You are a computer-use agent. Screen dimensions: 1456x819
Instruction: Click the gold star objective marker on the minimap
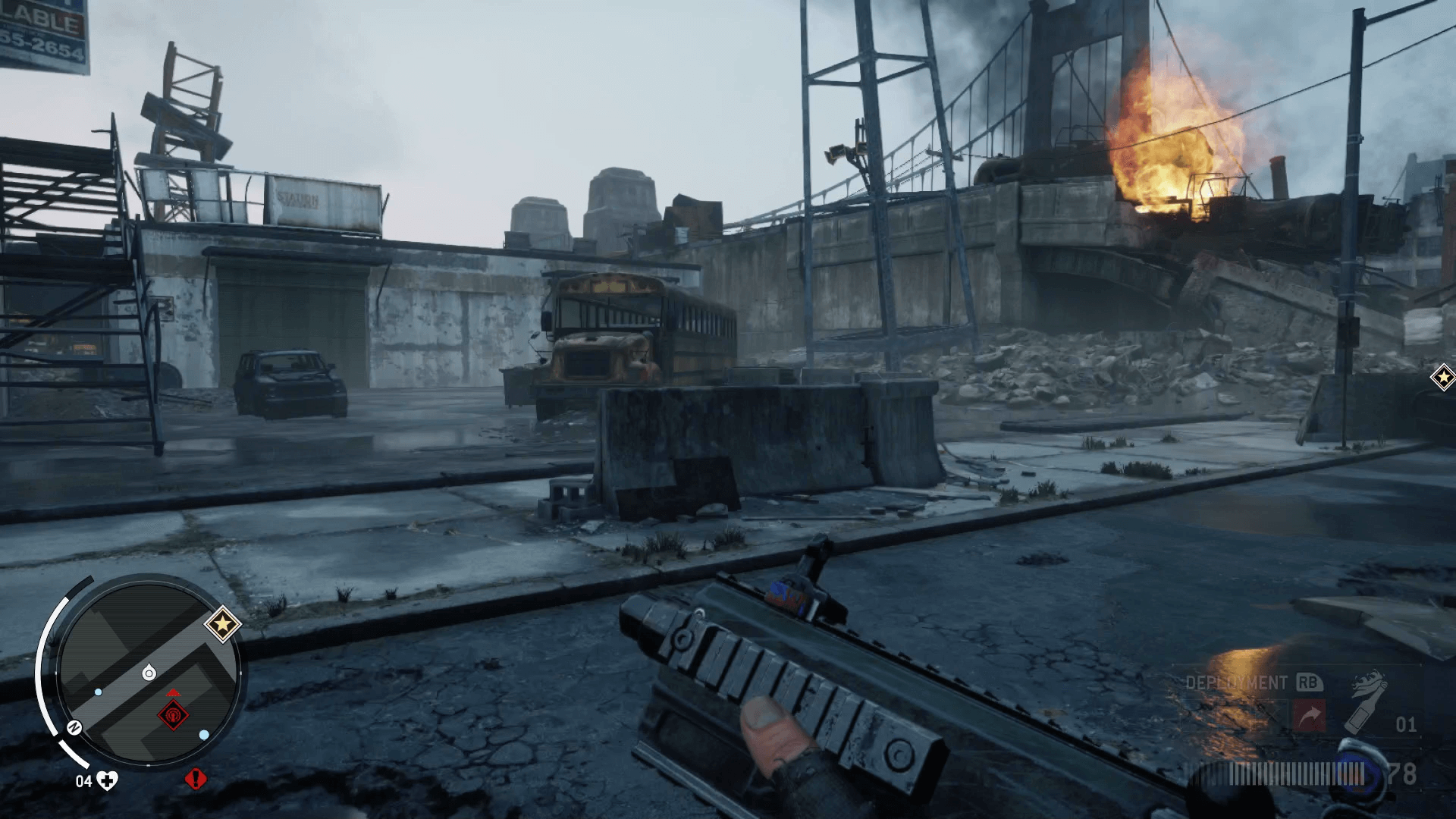(223, 625)
